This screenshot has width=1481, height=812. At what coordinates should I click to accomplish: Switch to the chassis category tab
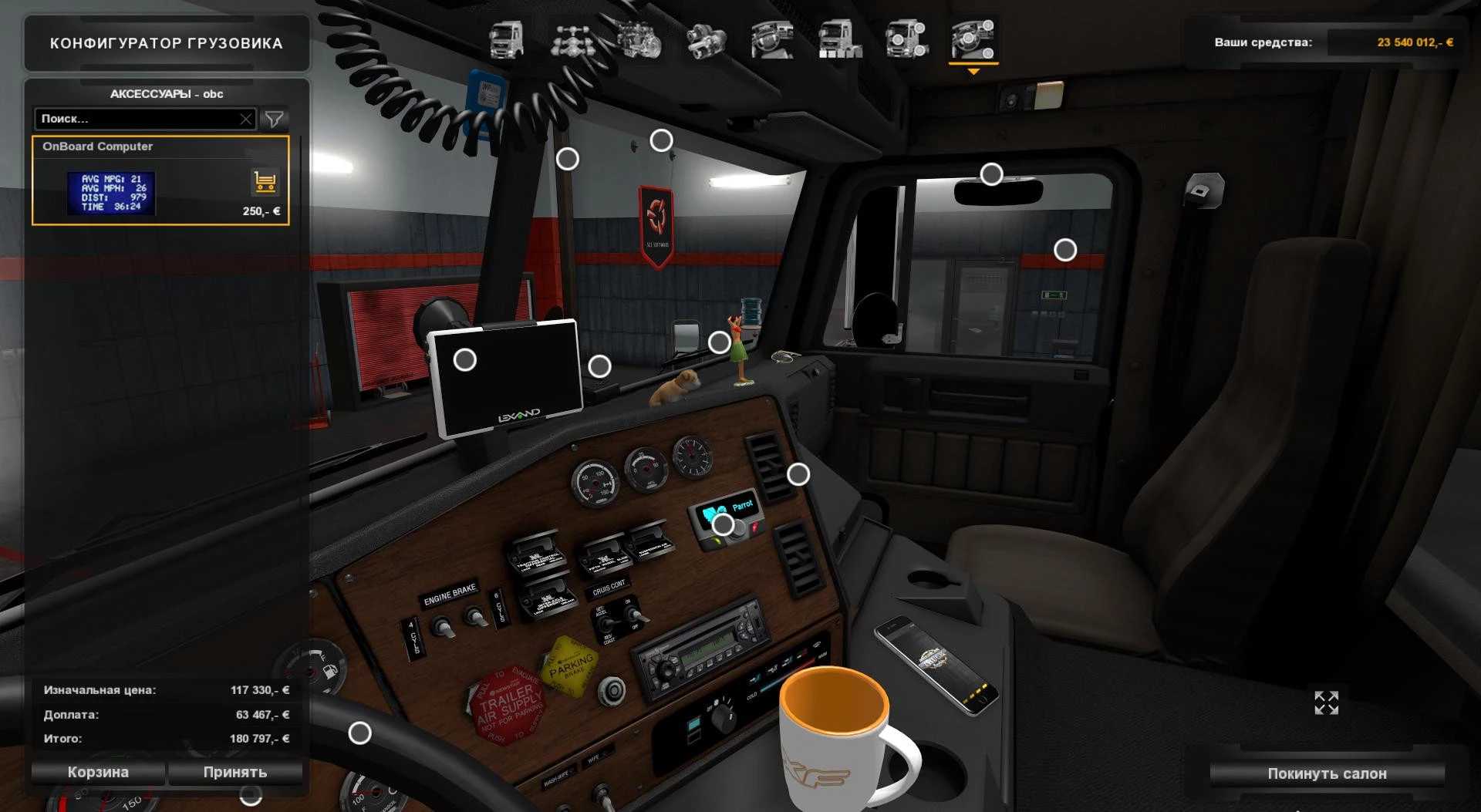572,39
